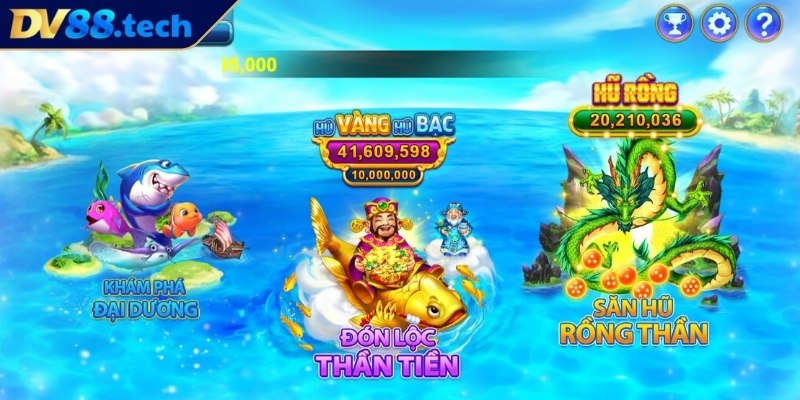Open the trophy leaderboard button
800x400 pixels.
[674, 22]
